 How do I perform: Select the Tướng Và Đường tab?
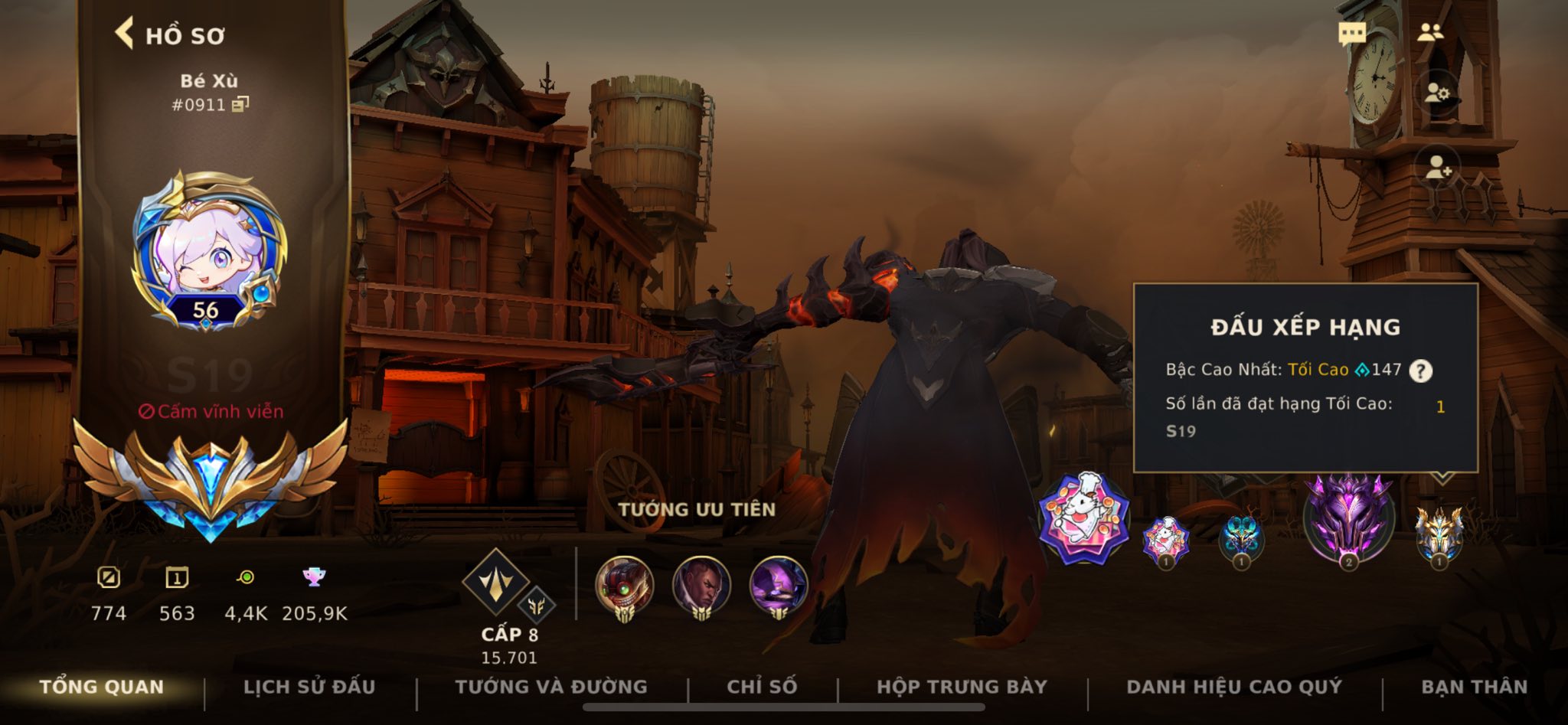[x=551, y=687]
